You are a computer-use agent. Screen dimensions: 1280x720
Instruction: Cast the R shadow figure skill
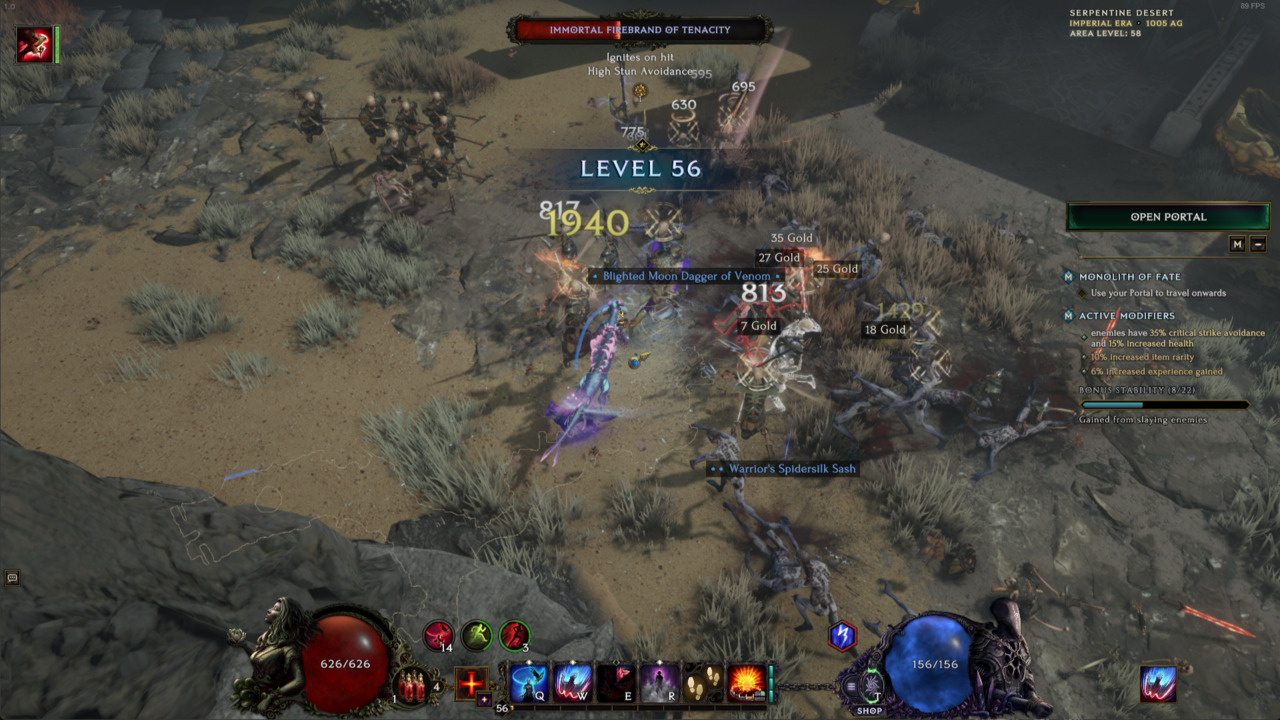coord(660,683)
